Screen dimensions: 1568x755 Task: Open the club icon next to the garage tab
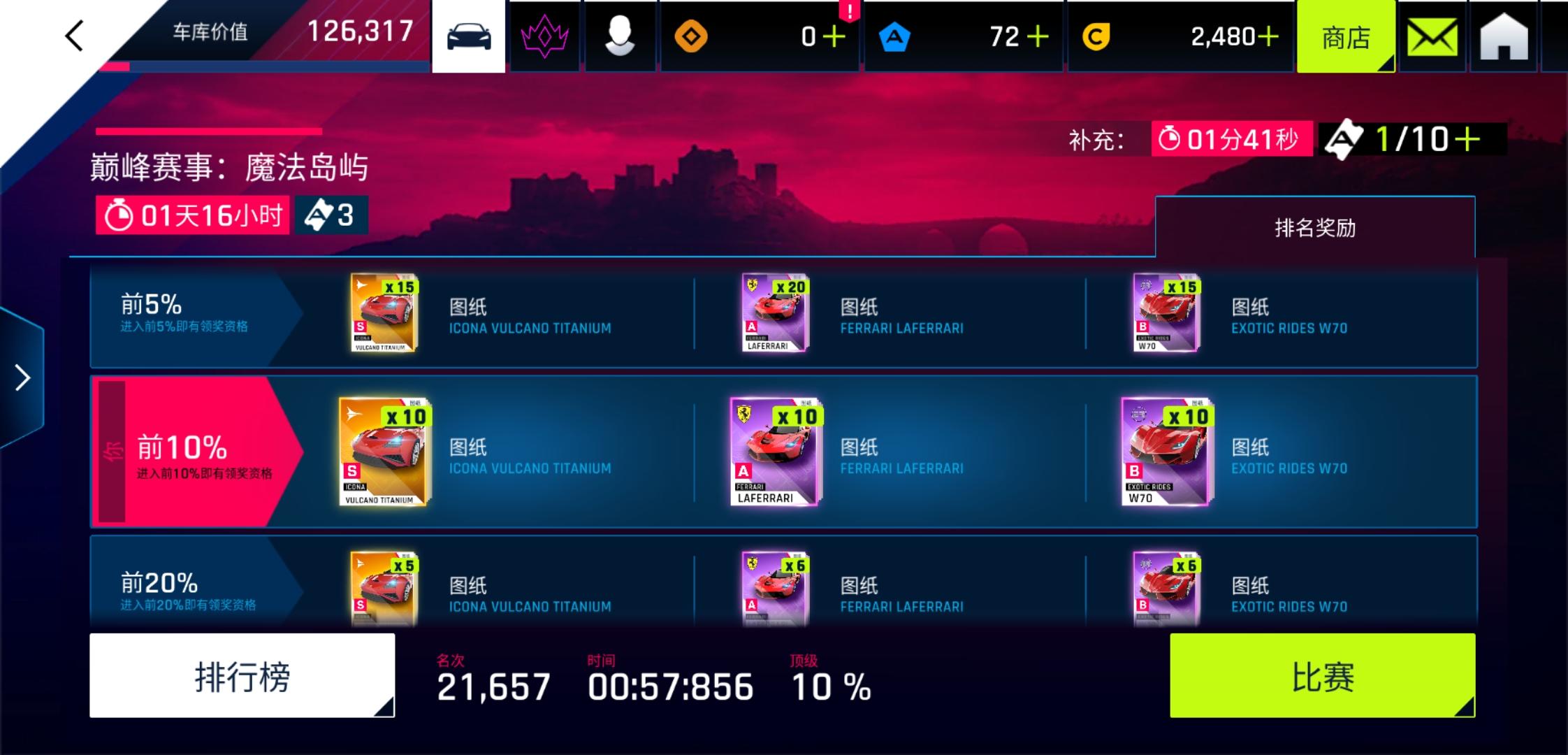[544, 35]
